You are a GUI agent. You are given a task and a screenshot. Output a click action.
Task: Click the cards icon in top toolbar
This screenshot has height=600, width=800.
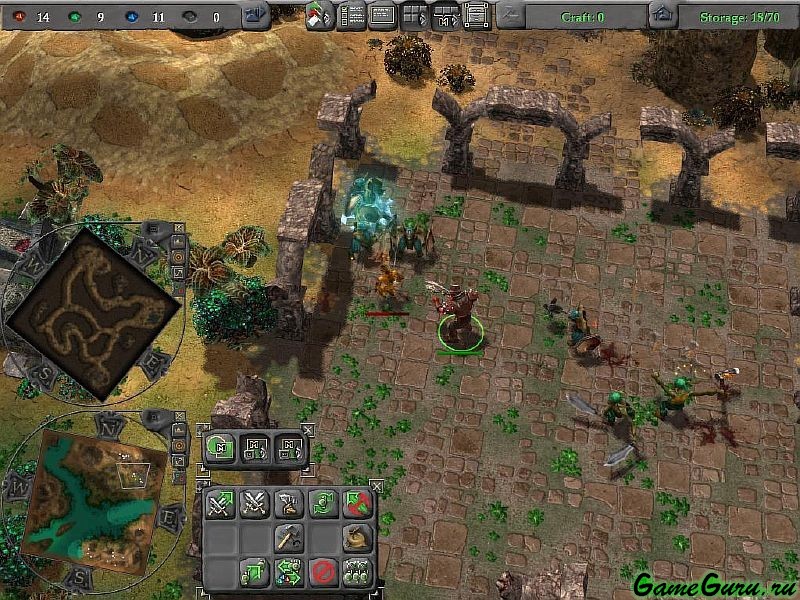coord(320,16)
